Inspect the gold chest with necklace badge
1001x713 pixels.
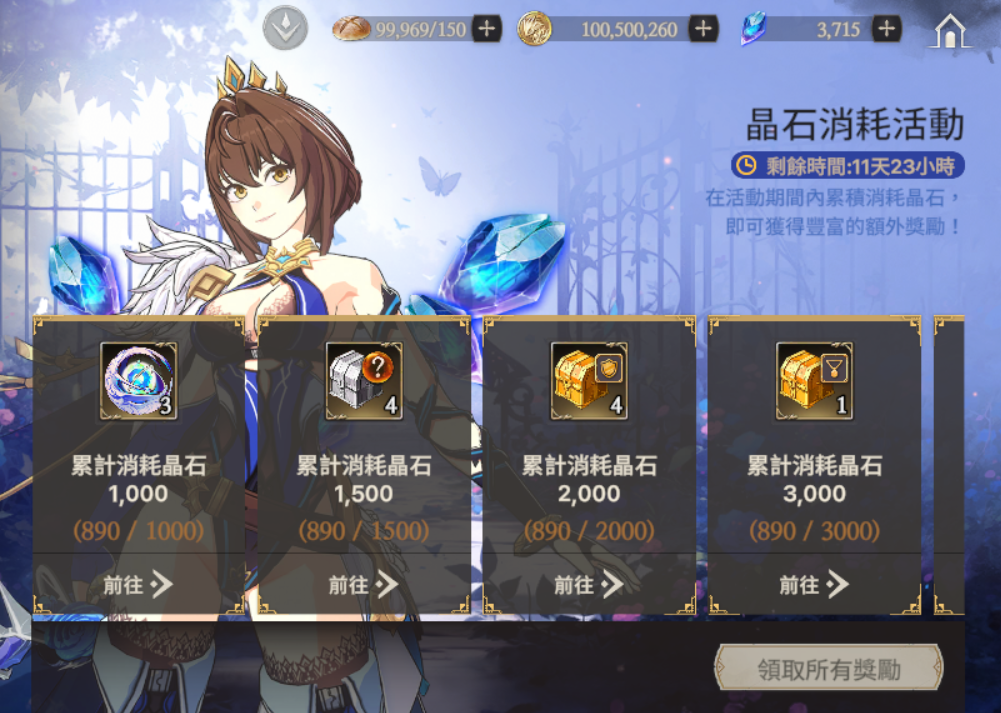click(x=814, y=380)
